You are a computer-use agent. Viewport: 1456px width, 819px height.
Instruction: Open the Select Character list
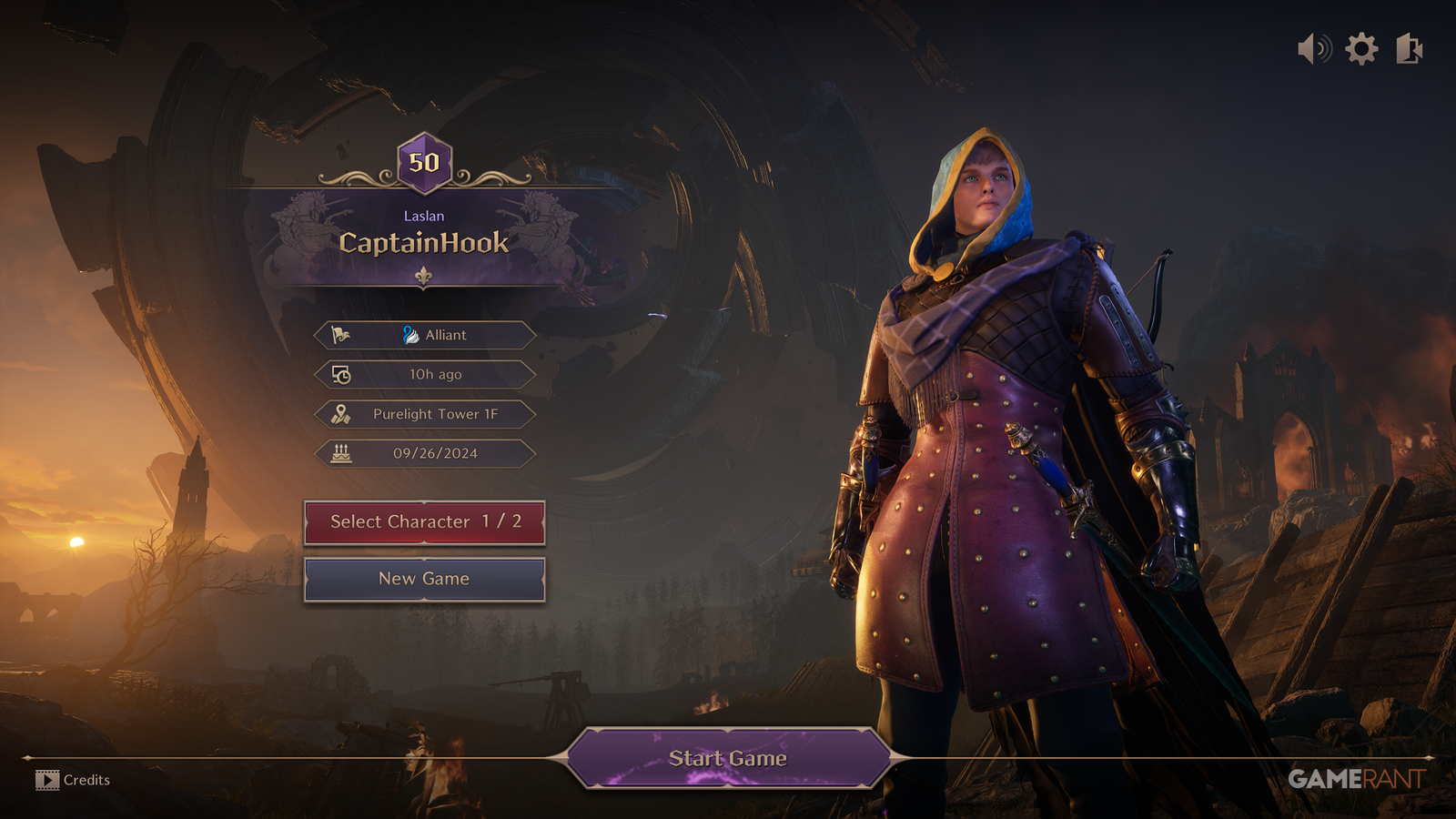click(424, 522)
